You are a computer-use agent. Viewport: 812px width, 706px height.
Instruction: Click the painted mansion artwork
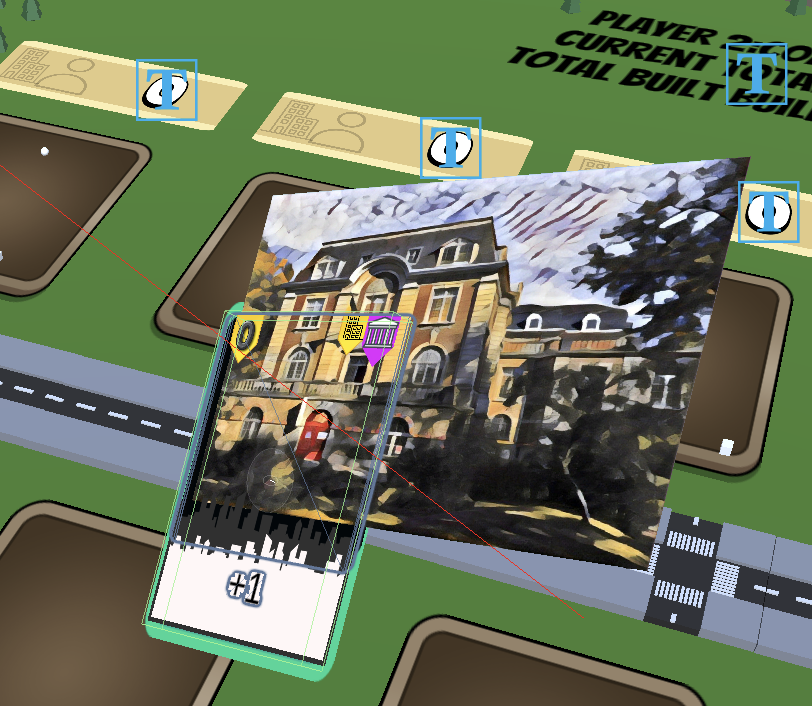click(x=540, y=350)
